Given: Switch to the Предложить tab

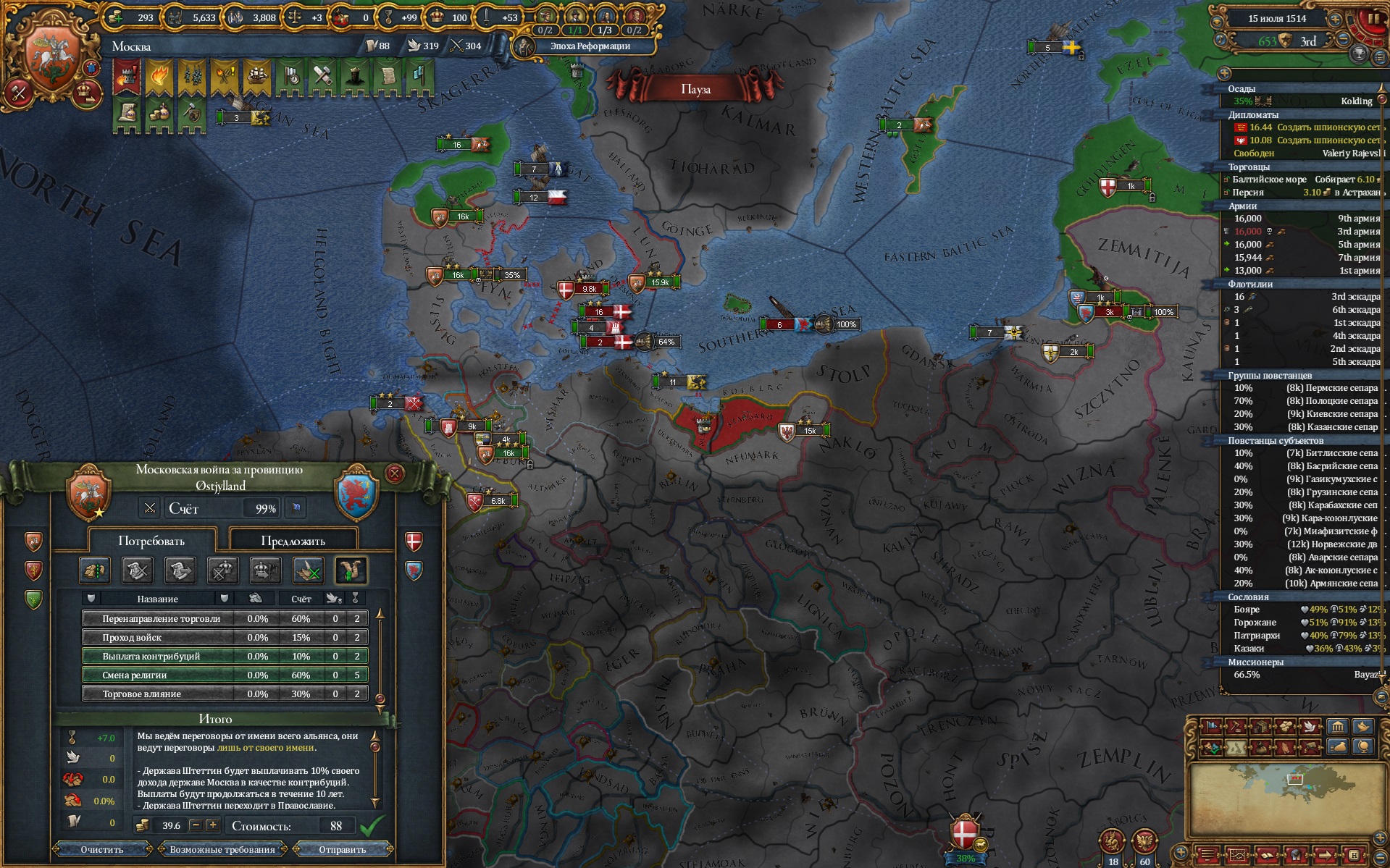Looking at the screenshot, I should 293,541.
